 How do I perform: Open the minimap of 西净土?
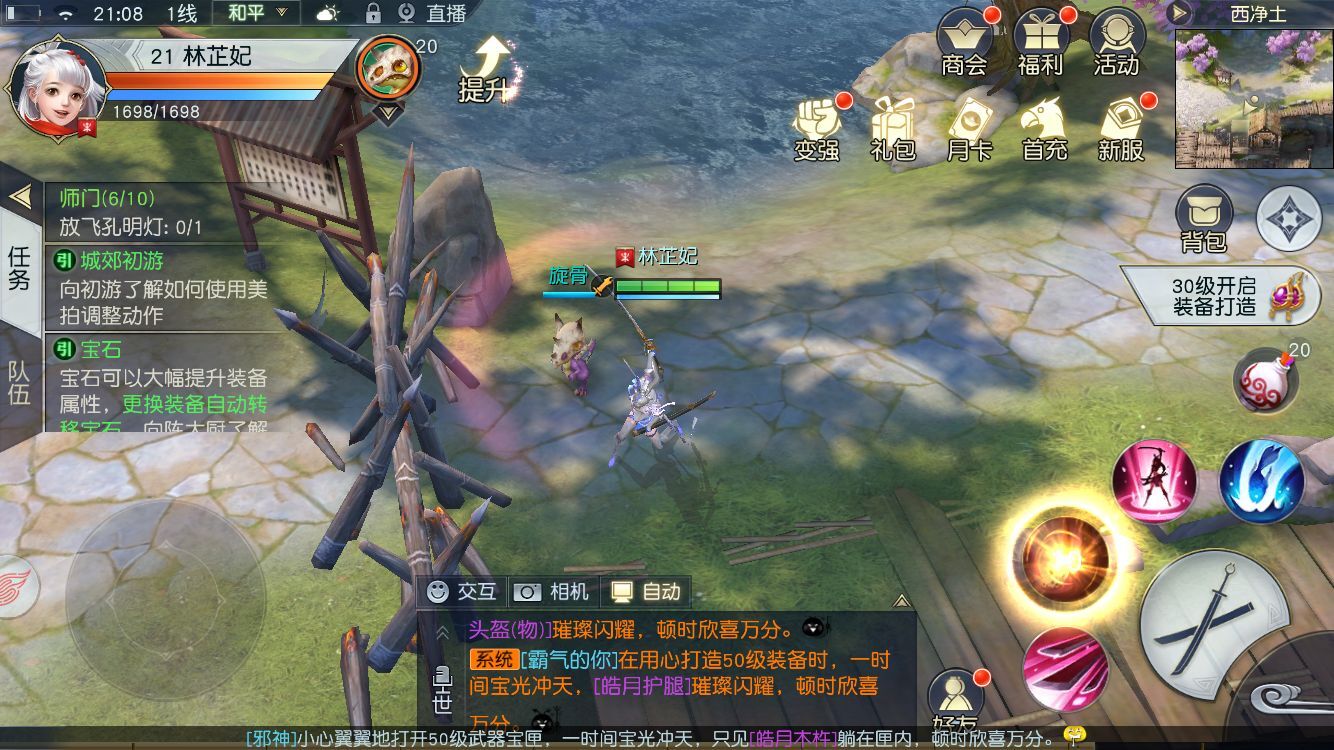pyautogui.click(x=1254, y=98)
